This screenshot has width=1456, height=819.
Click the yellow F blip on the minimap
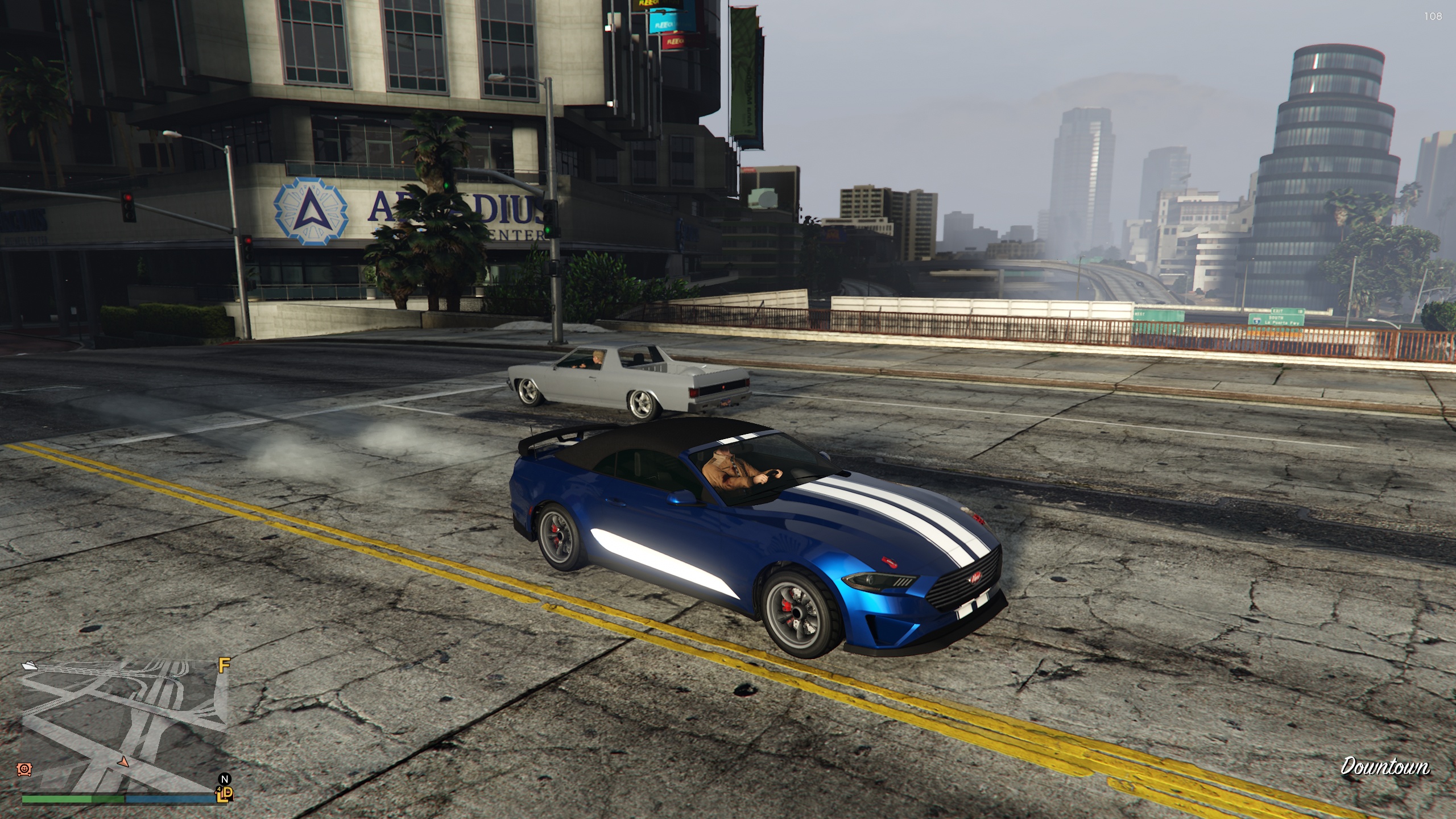point(225,665)
